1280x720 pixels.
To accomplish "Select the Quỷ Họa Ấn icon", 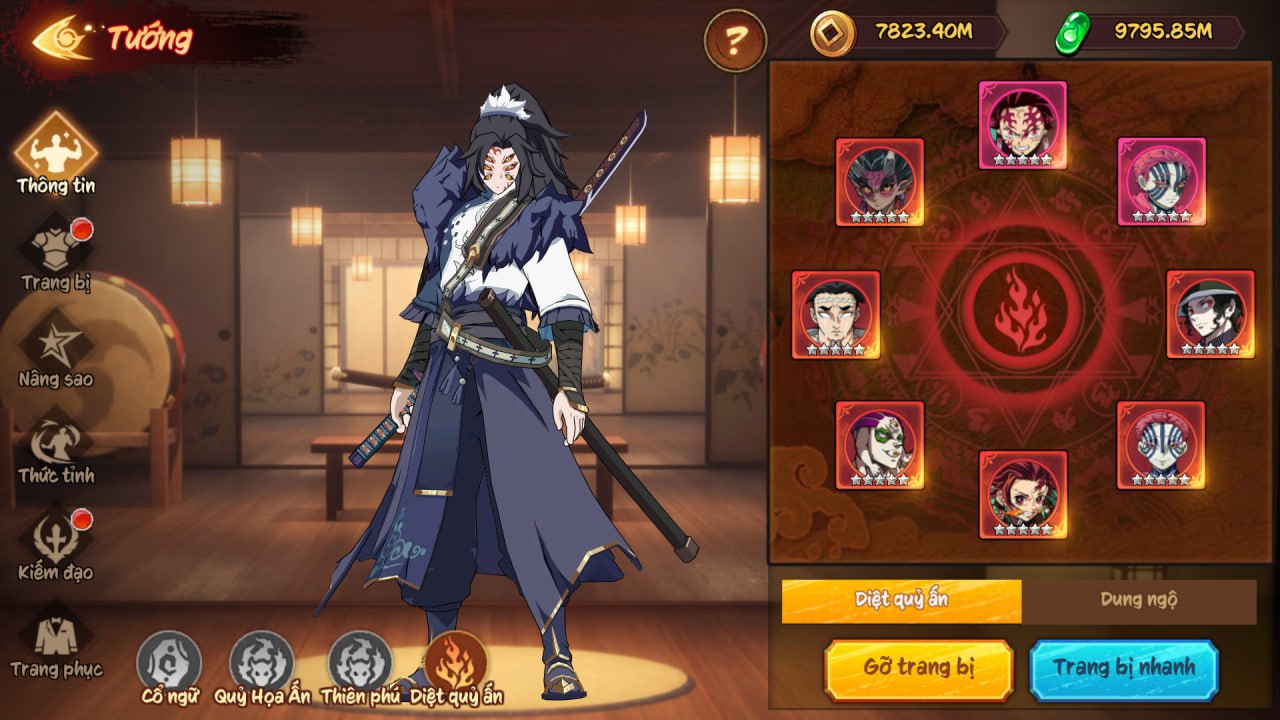I will point(262,662).
